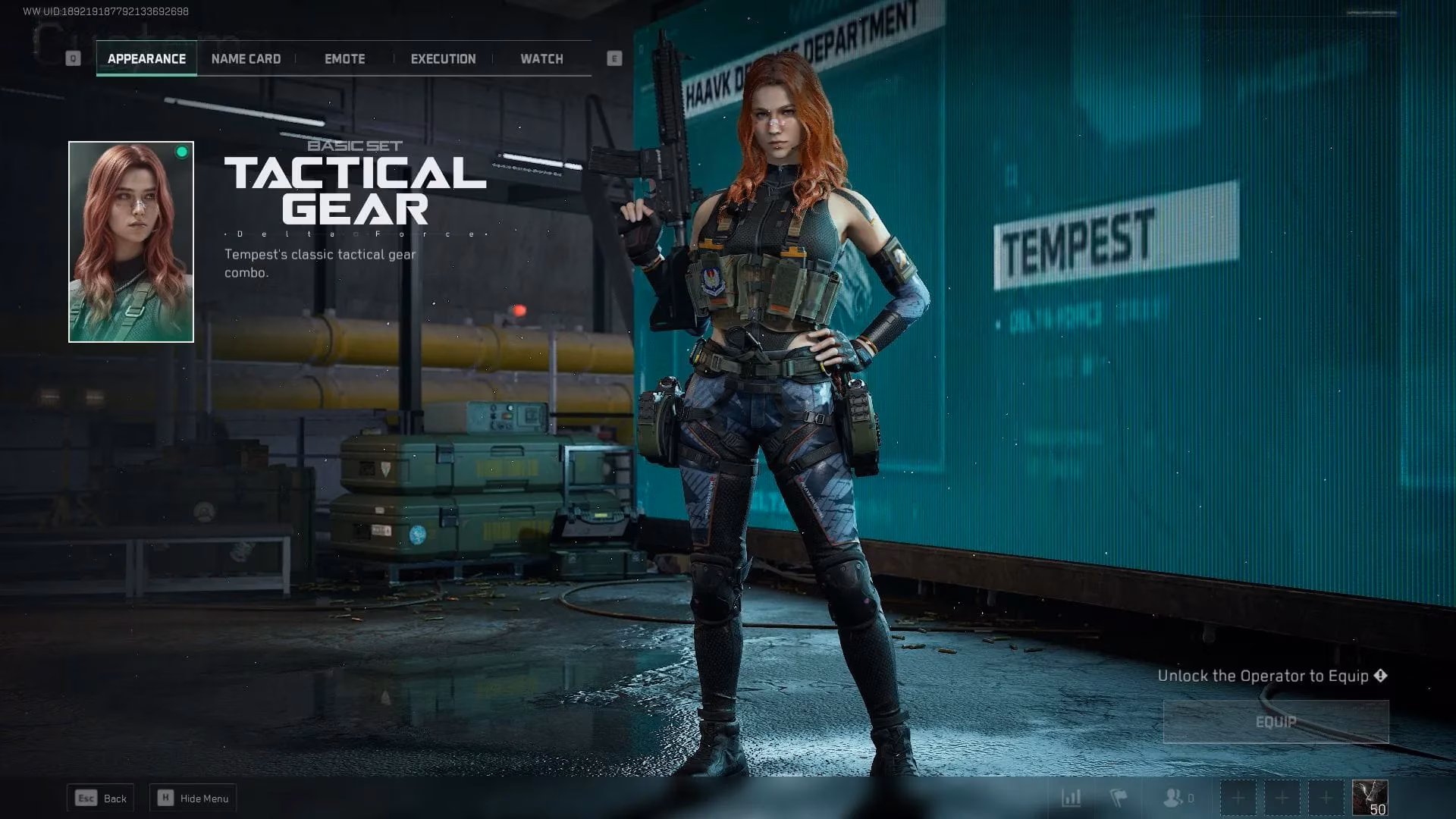1456x819 pixels.
Task: Click the first empty plus slot
Action: tap(1238, 798)
